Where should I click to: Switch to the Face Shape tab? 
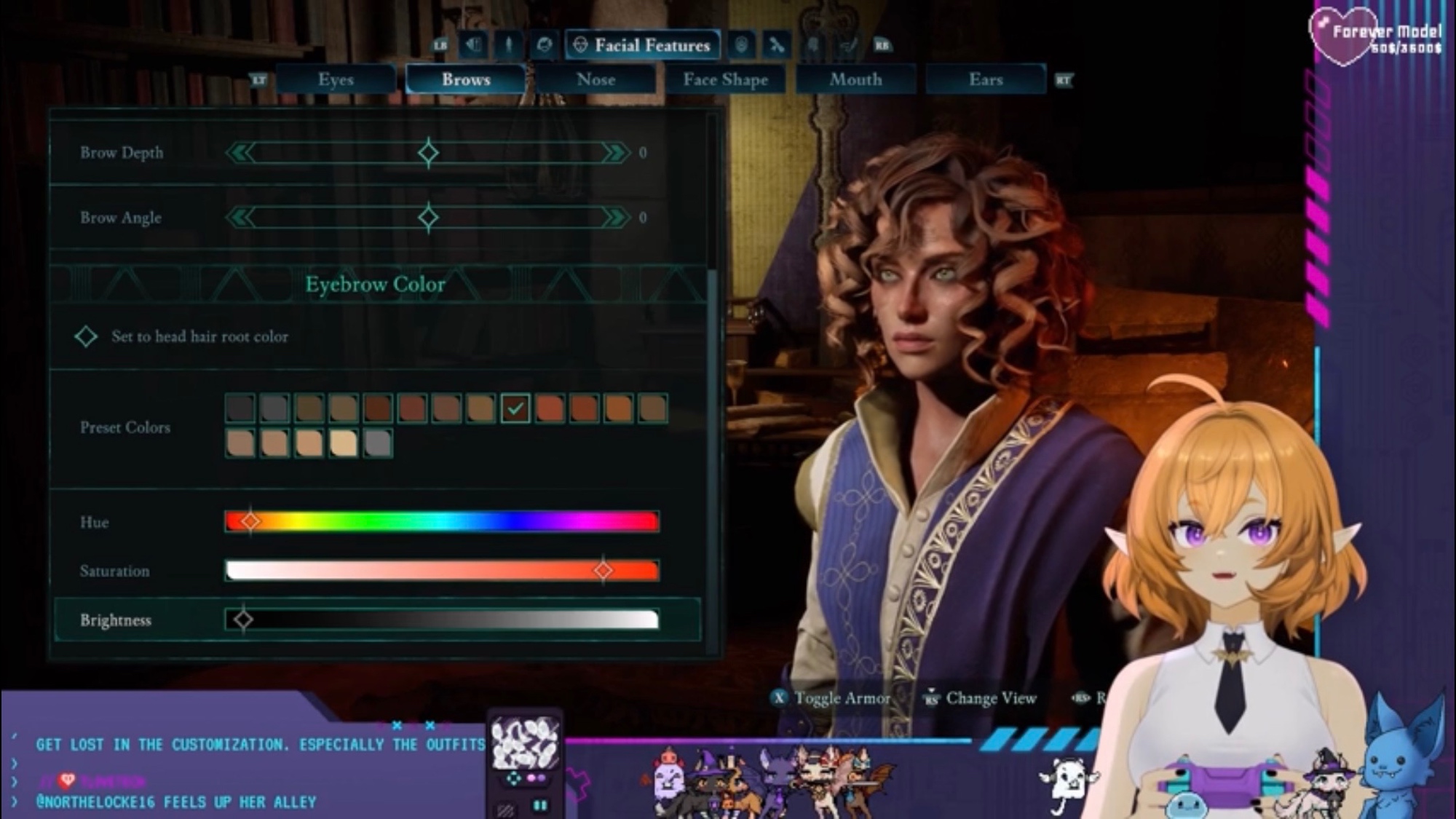(x=725, y=79)
